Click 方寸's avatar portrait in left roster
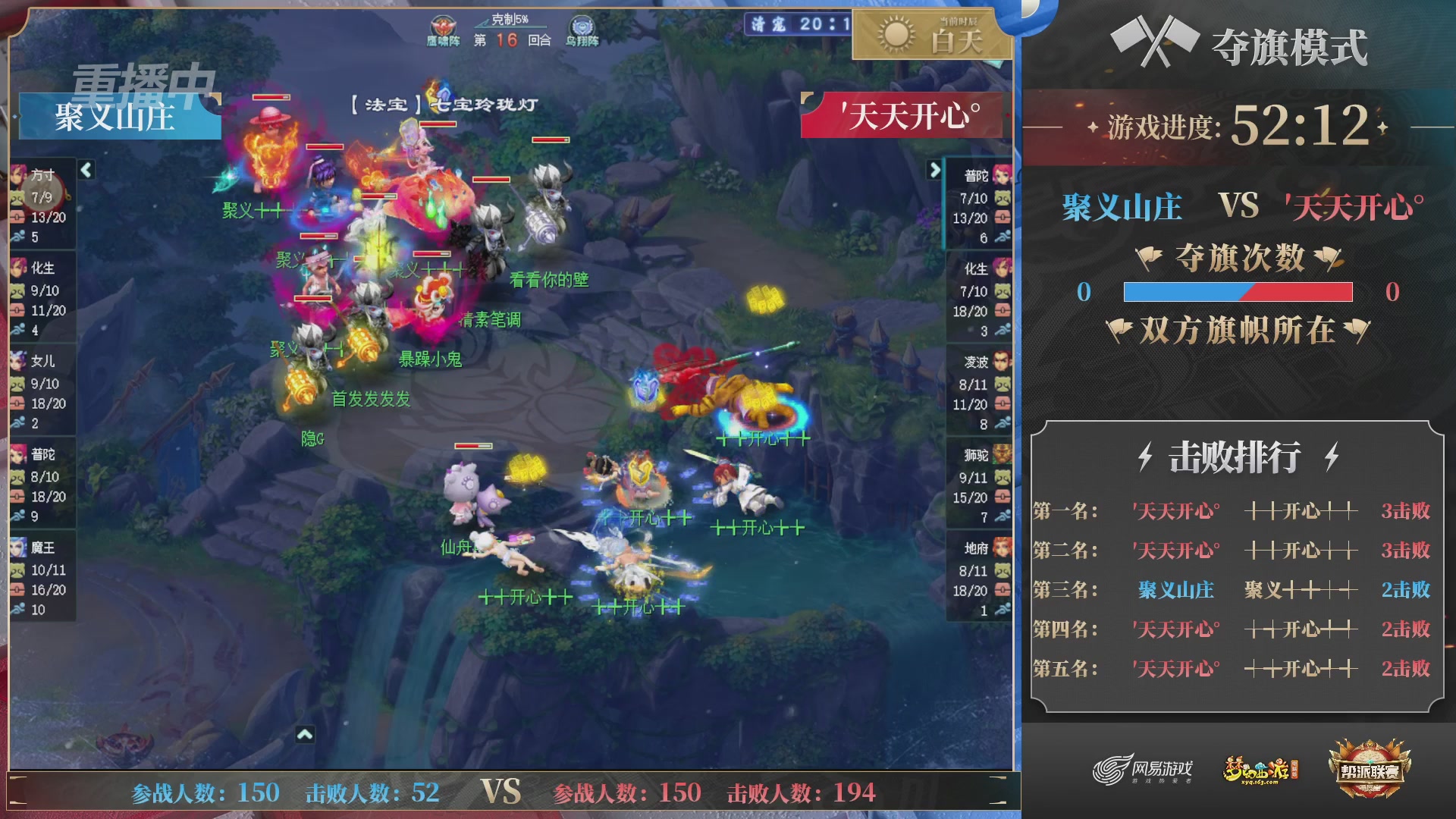This screenshot has width=1456, height=819. pos(17,176)
